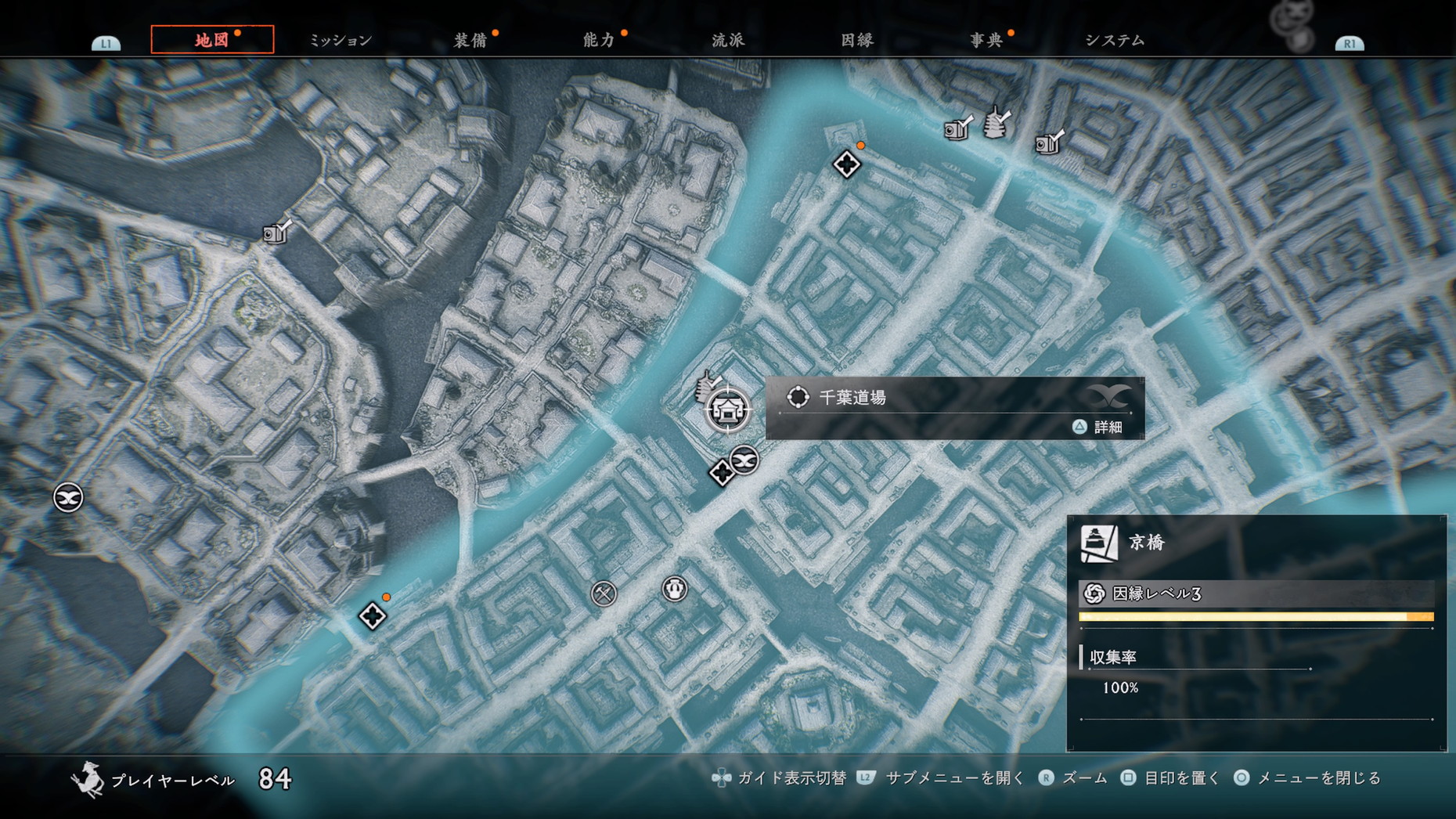1456x819 pixels.
Task: Select the 地図 map tab
Action: point(212,40)
